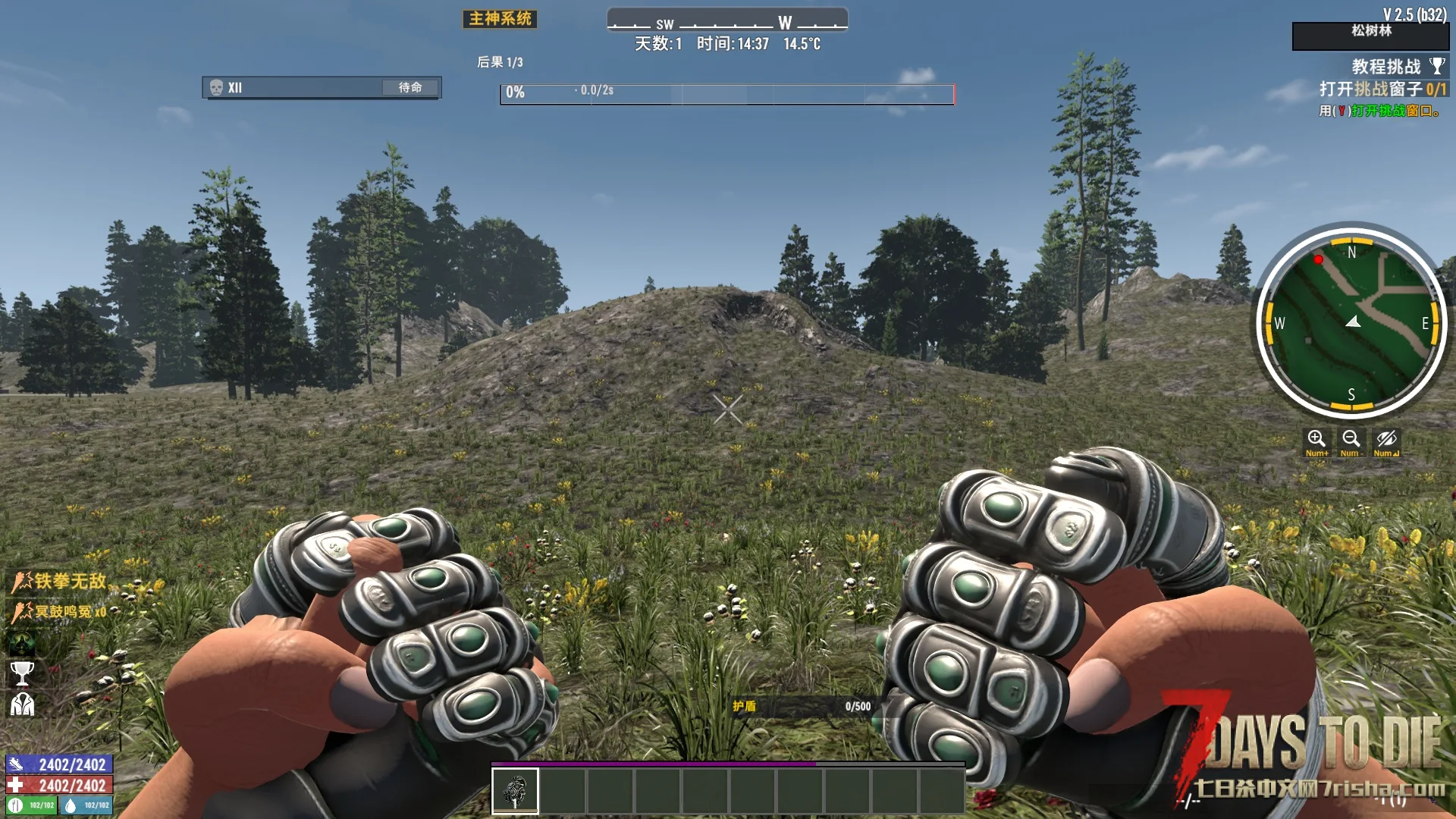
Task: Click the minimap zoom-out magnifier
Action: 1351,440
